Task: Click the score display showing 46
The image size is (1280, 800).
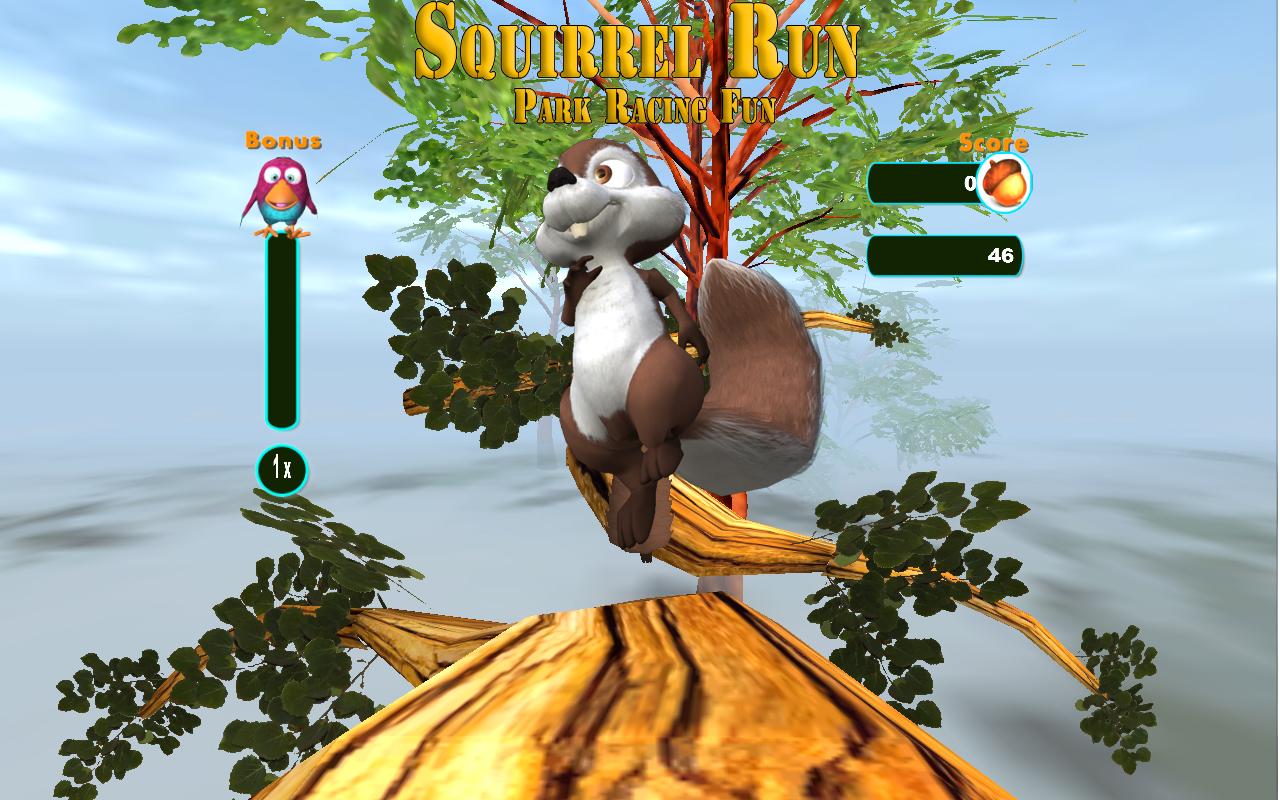Action: (945, 256)
